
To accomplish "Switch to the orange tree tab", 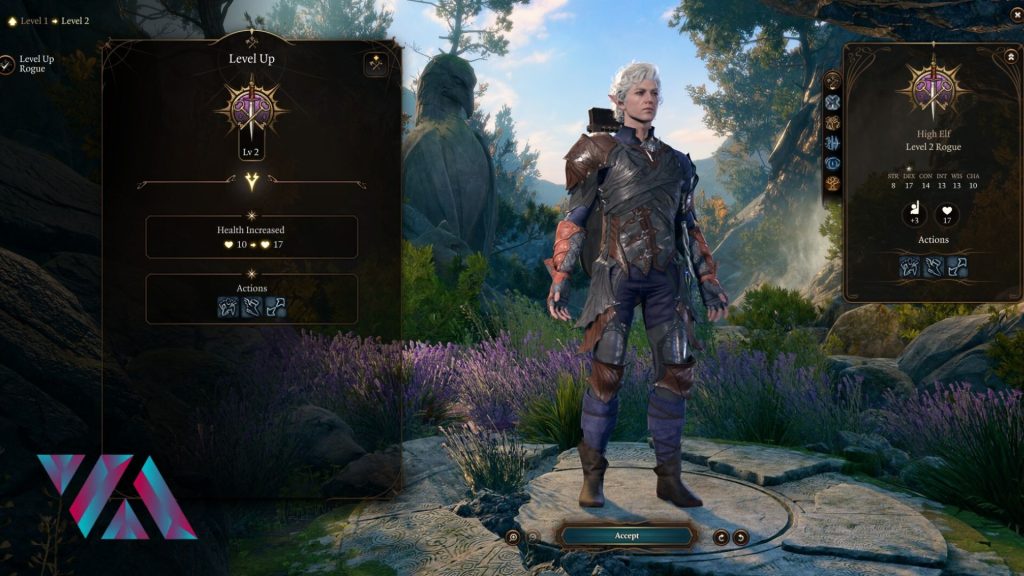I will [x=832, y=183].
